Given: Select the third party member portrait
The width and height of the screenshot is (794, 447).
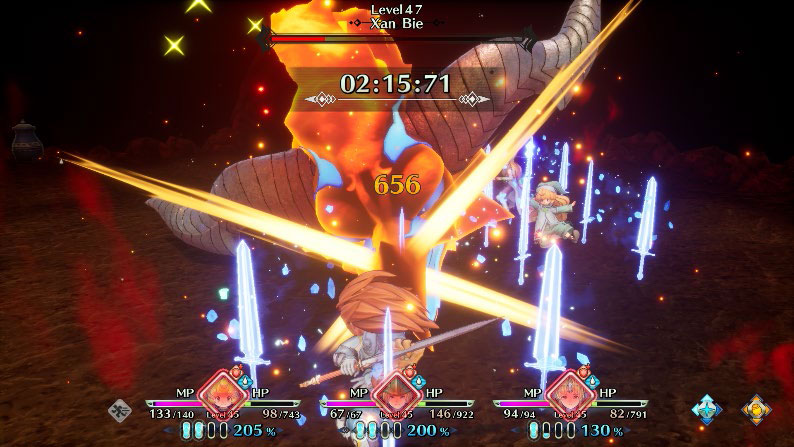Looking at the screenshot, I should tap(568, 393).
